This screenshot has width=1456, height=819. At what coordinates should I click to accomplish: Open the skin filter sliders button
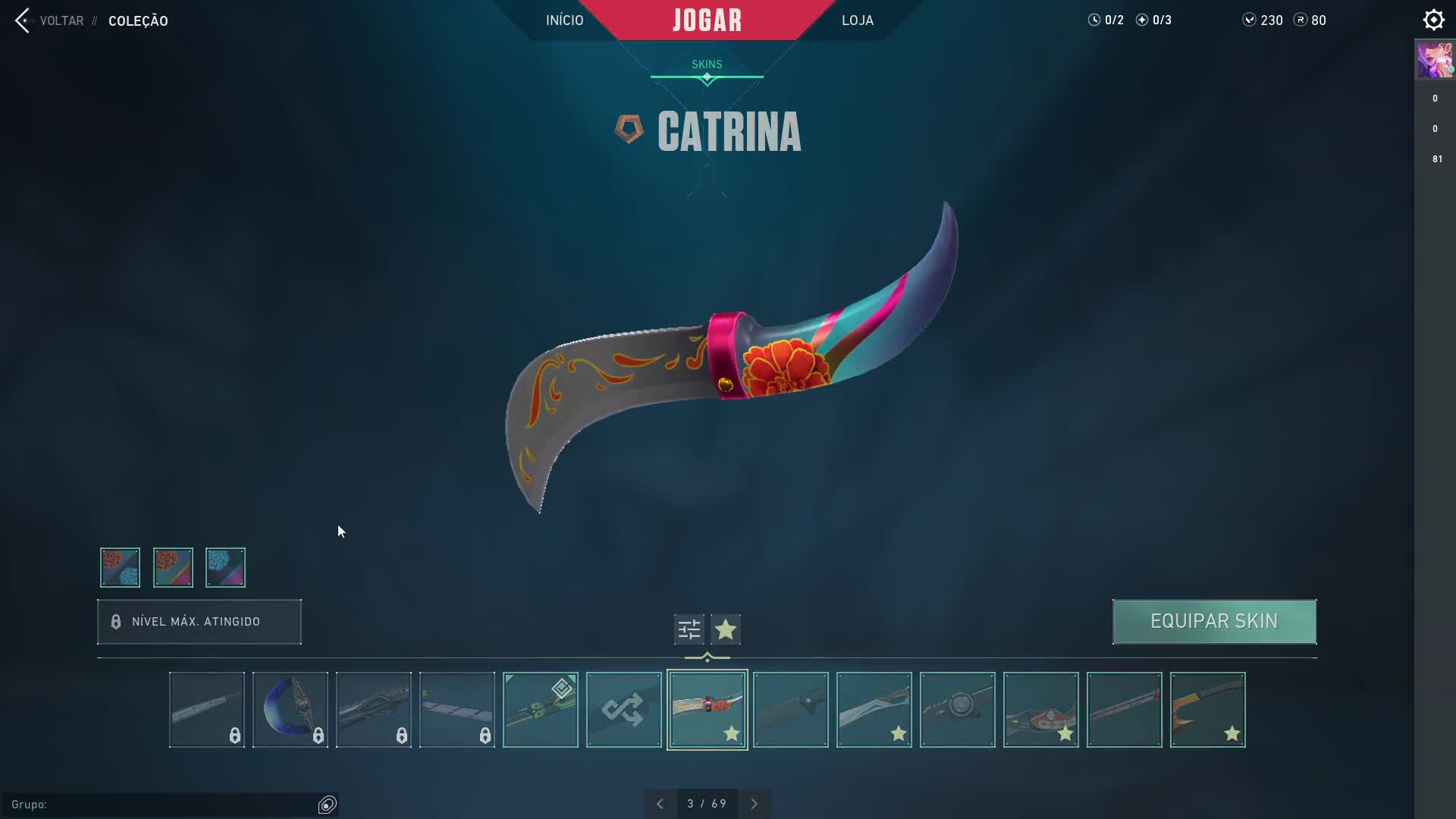click(x=689, y=629)
